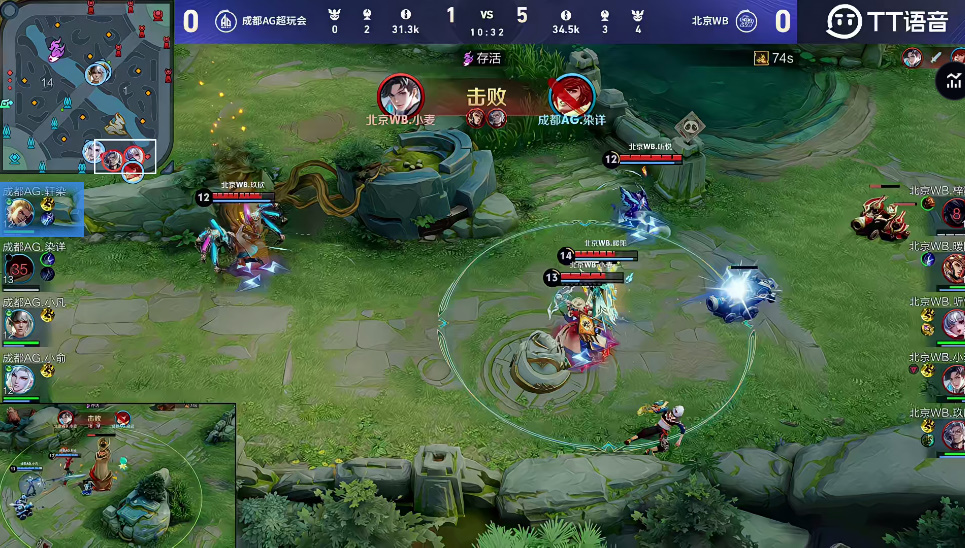Select player 成都AG.小俞 portrait
The width and height of the screenshot is (965, 548).
pos(19,377)
